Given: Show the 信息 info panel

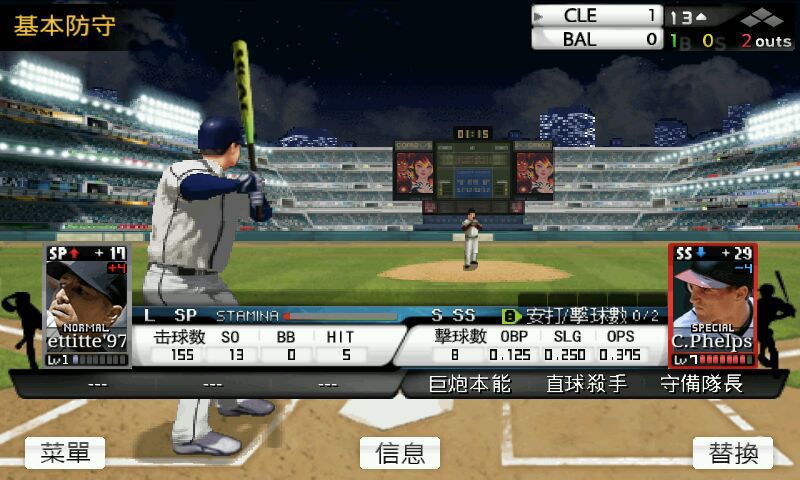Looking at the screenshot, I should 400,453.
